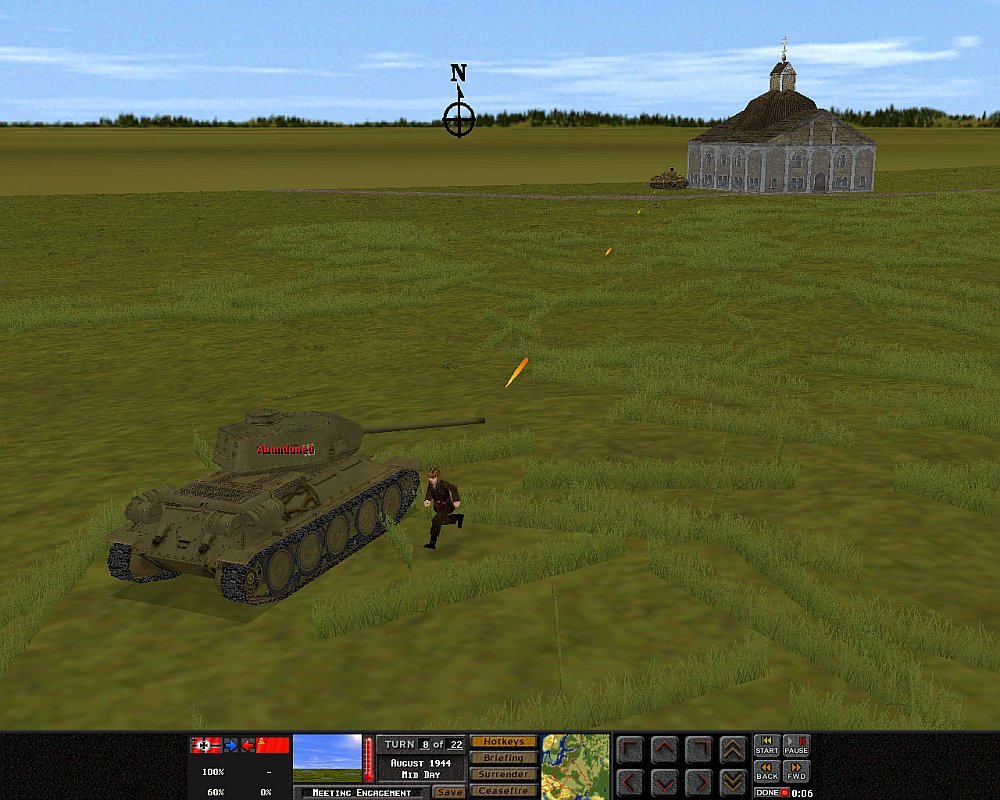This screenshot has height=800, width=1000.
Task: Rewind replay to START
Action: pos(767,745)
